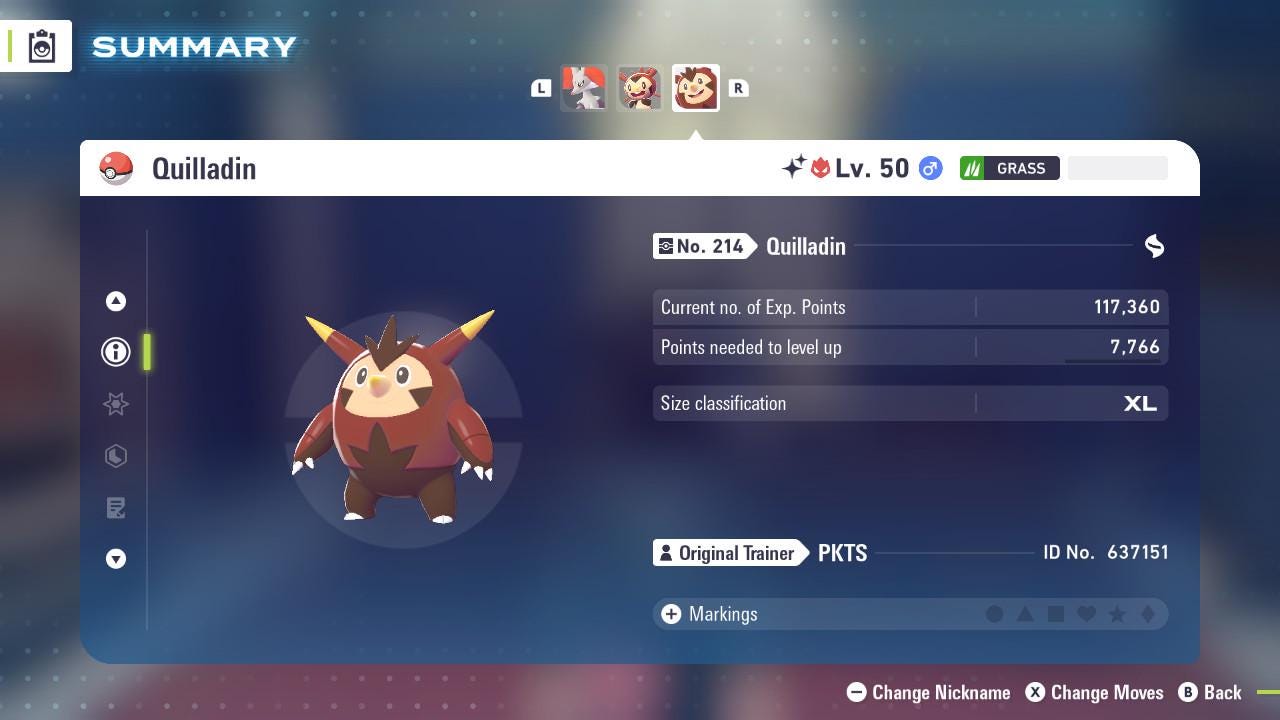
Task: Select the ribbons star icon in sidebar
Action: click(115, 404)
